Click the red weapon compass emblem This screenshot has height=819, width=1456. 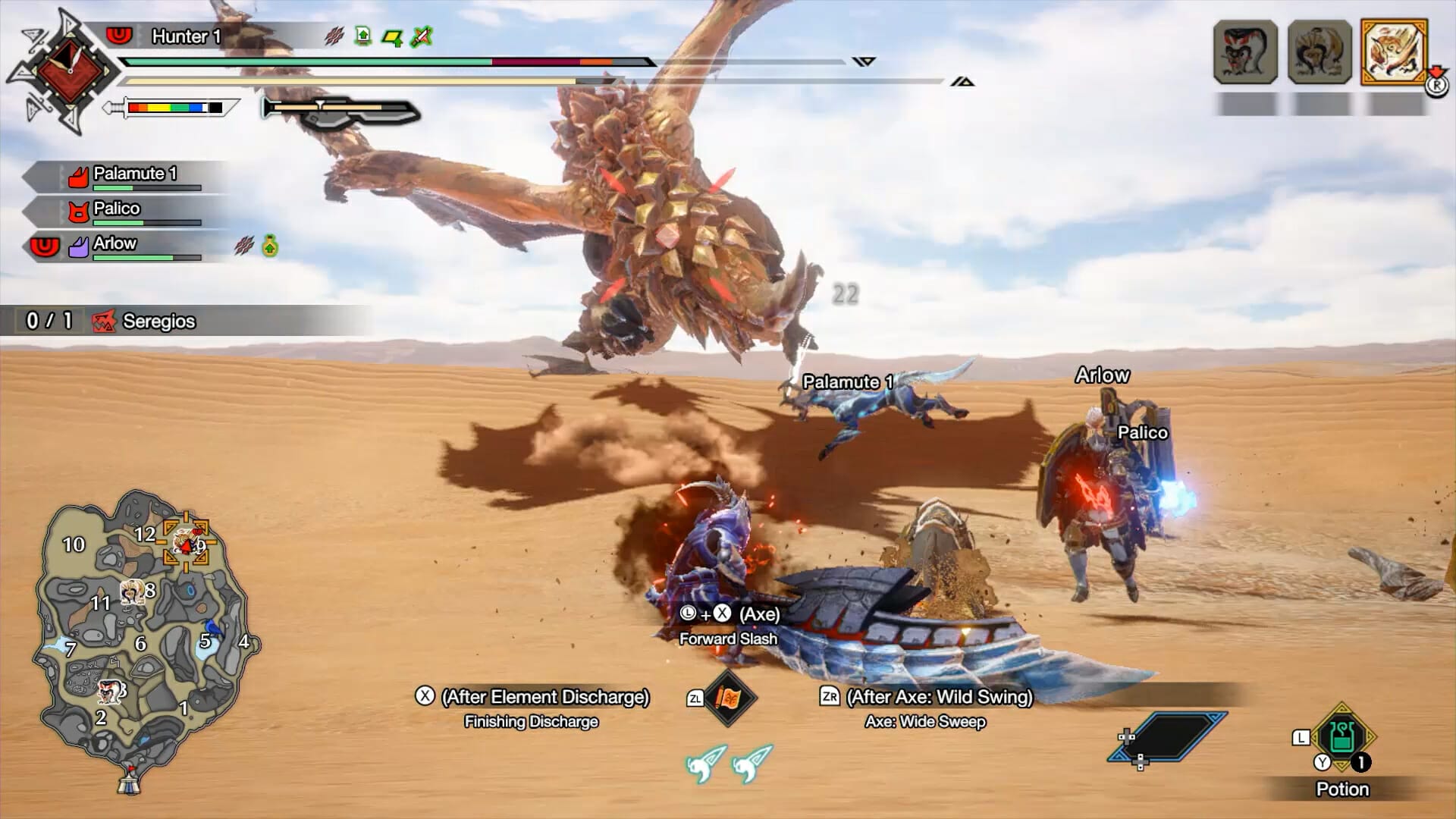[x=68, y=72]
